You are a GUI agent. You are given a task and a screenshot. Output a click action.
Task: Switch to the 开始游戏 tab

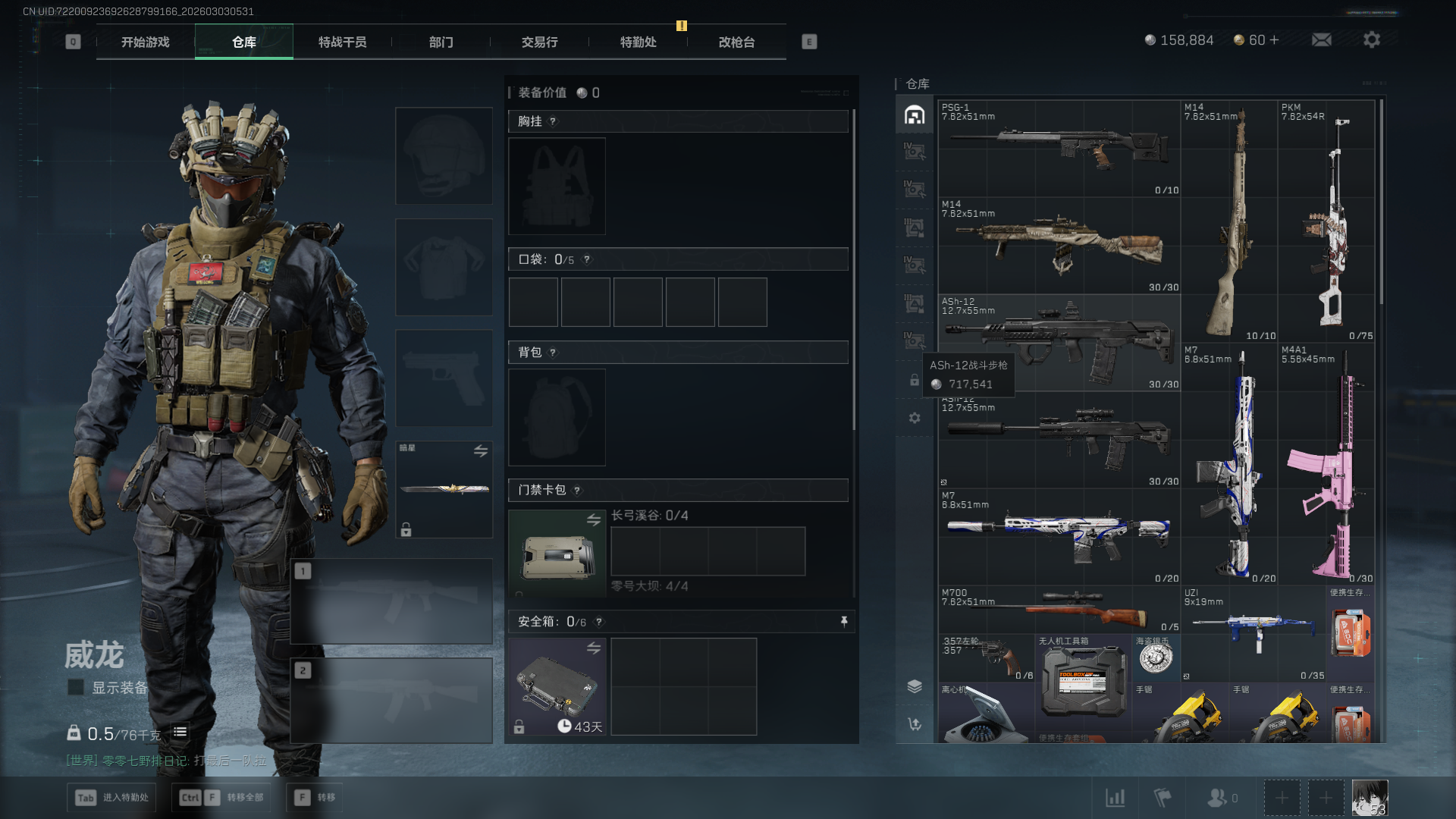point(145,42)
